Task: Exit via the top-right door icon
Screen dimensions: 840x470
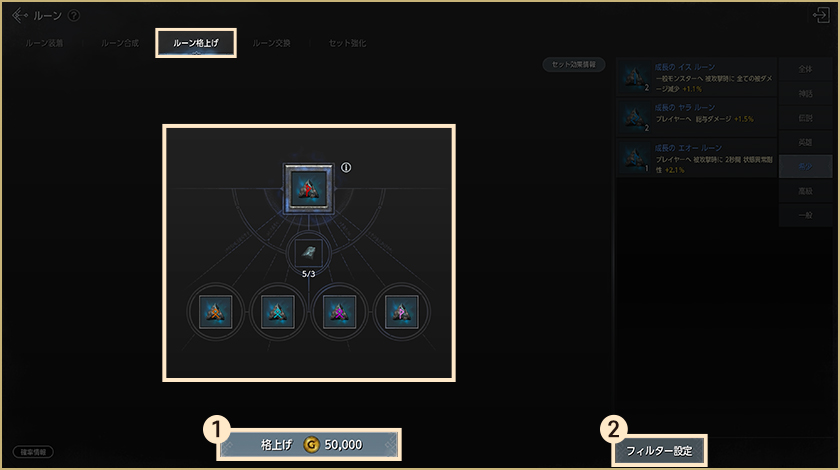Action: [821, 15]
